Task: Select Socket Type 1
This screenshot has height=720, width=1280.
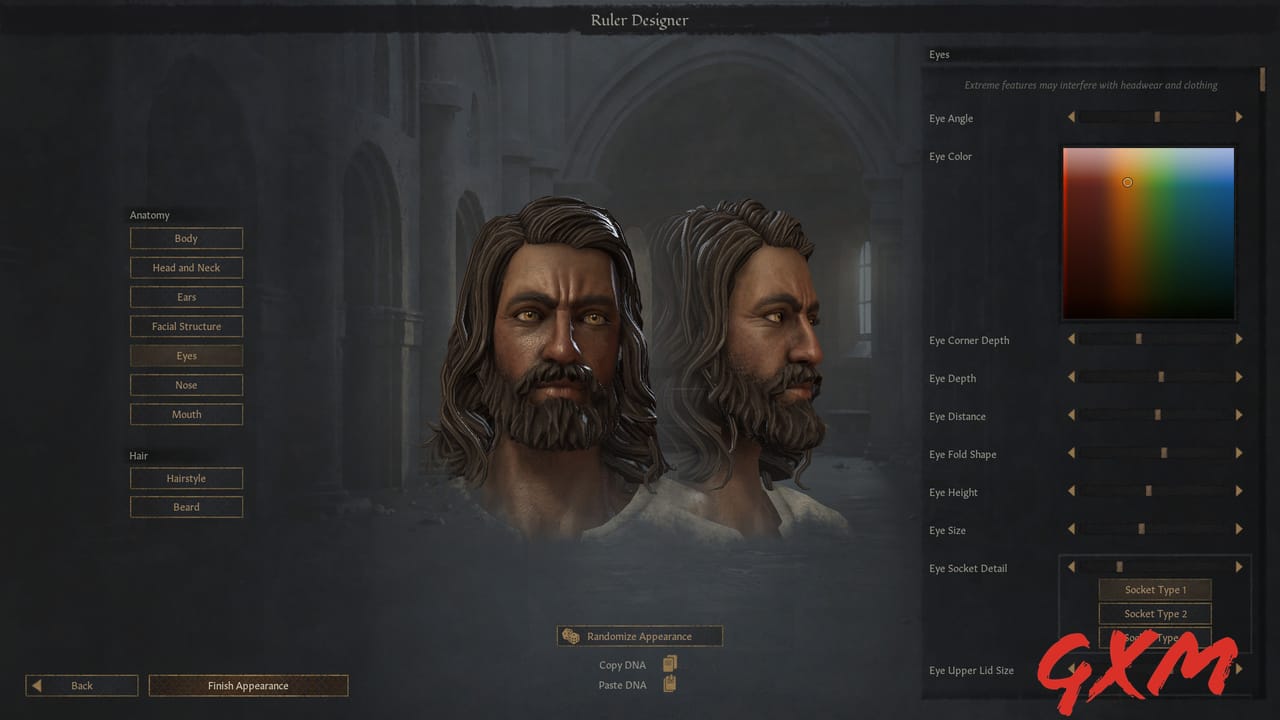Action: tap(1155, 589)
